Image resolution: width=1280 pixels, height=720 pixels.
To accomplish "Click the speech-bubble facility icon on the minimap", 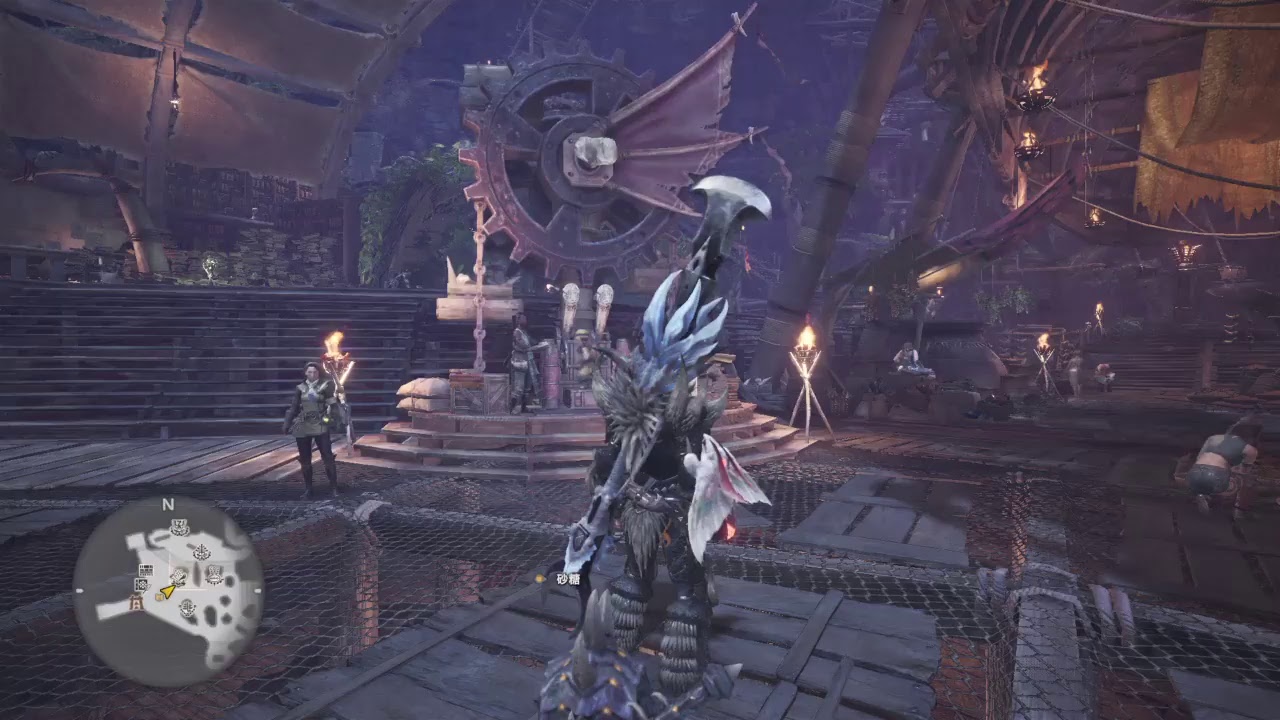I will point(141,585).
